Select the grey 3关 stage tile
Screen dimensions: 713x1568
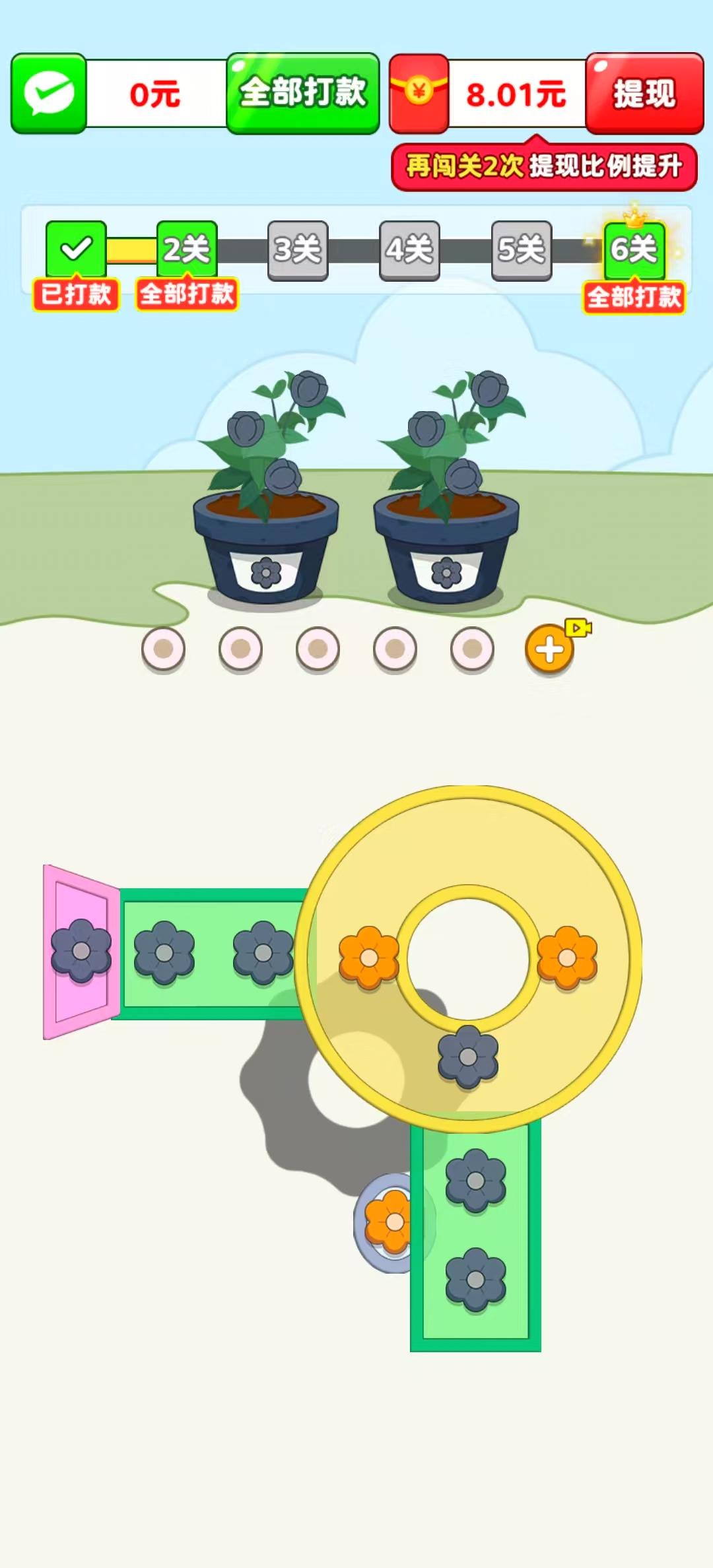click(x=298, y=250)
